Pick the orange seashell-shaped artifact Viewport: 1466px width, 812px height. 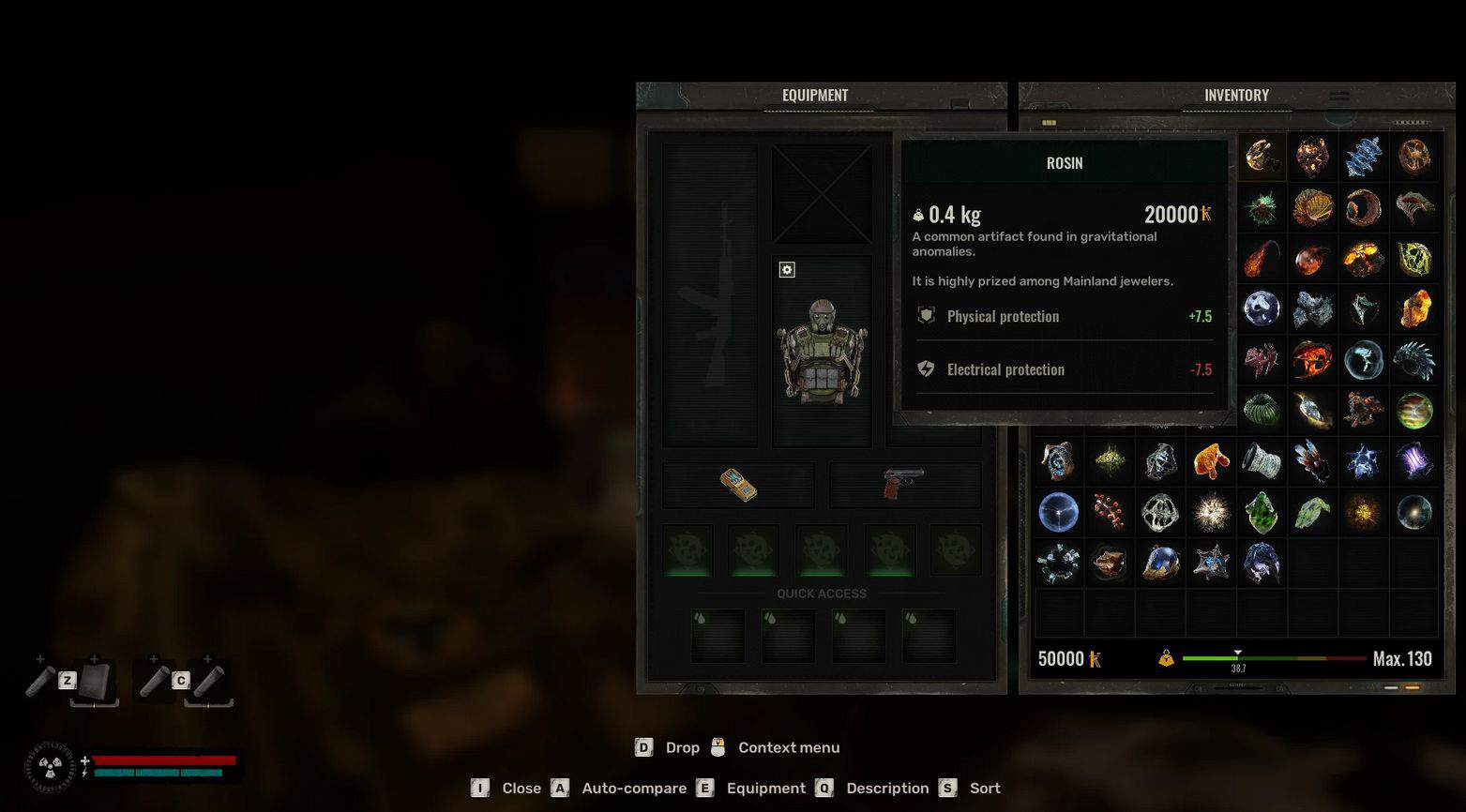(x=1312, y=208)
